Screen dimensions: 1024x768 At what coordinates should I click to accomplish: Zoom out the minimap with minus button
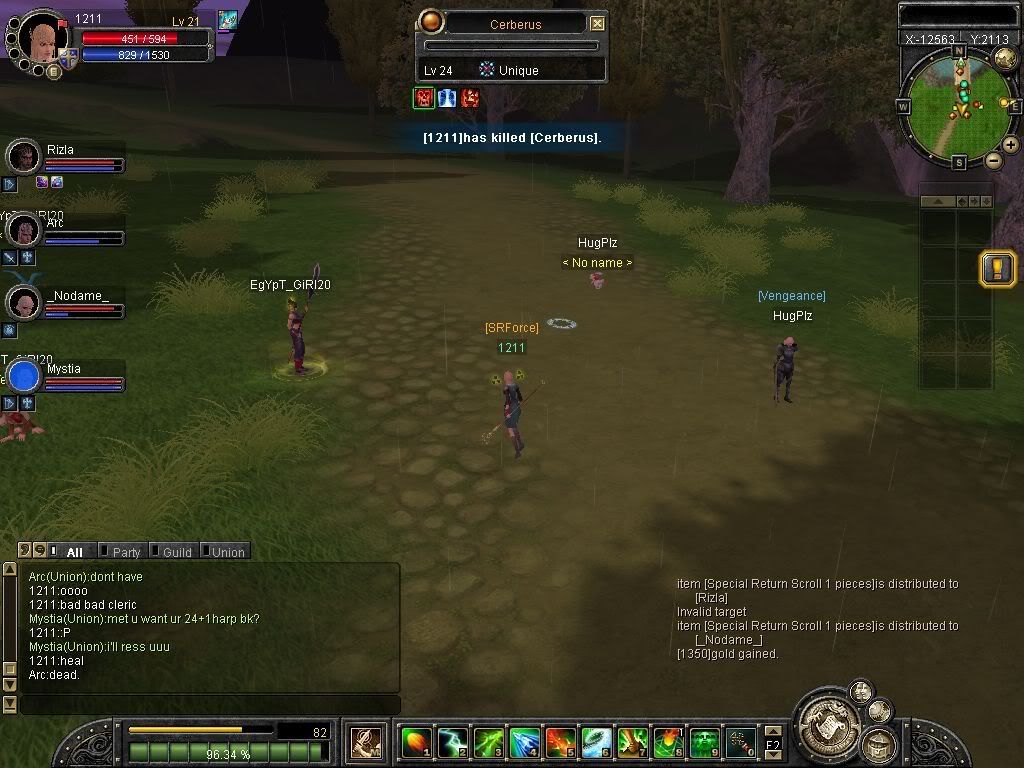click(993, 160)
